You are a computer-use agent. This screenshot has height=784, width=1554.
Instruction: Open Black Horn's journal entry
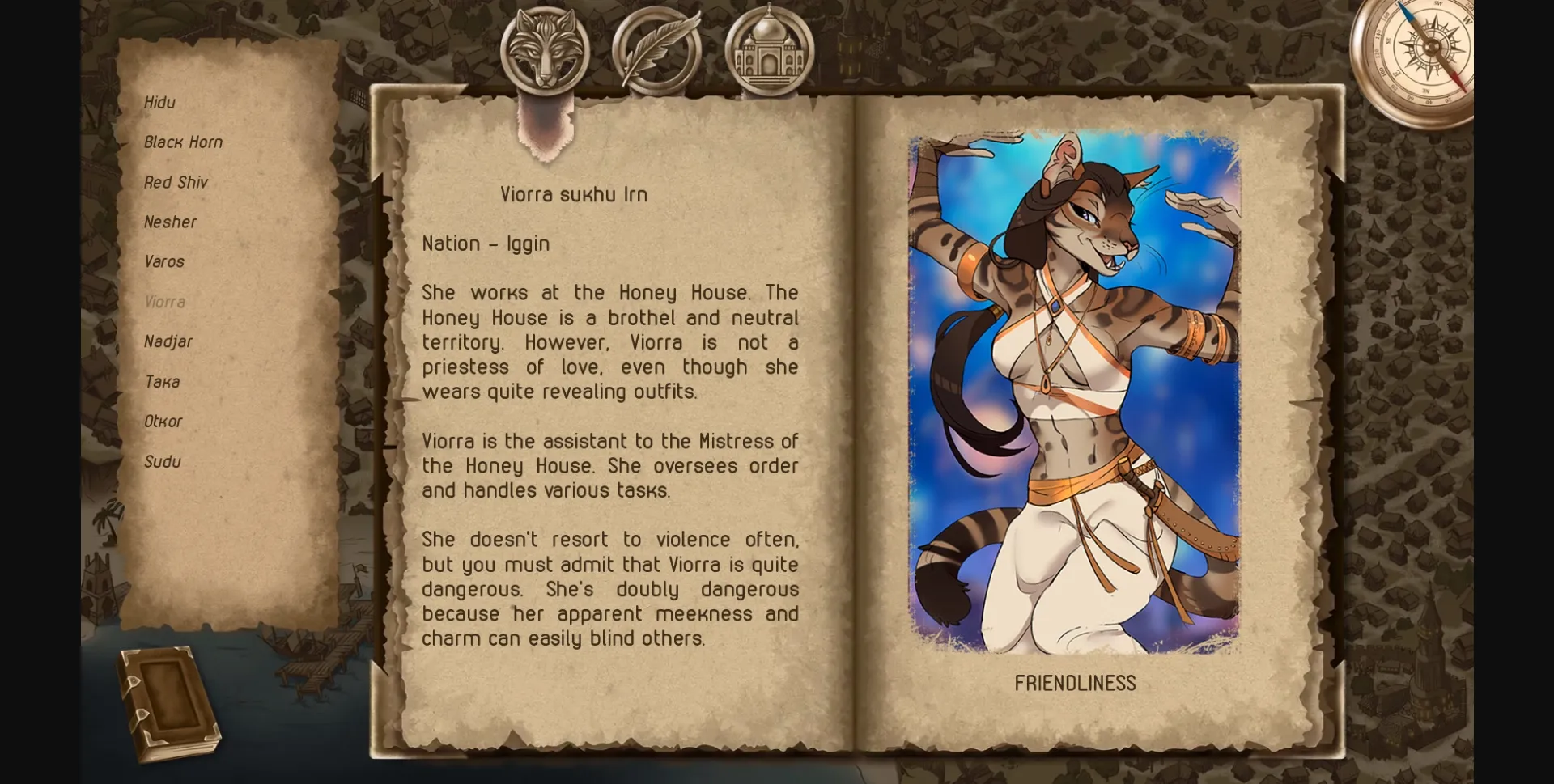(184, 142)
